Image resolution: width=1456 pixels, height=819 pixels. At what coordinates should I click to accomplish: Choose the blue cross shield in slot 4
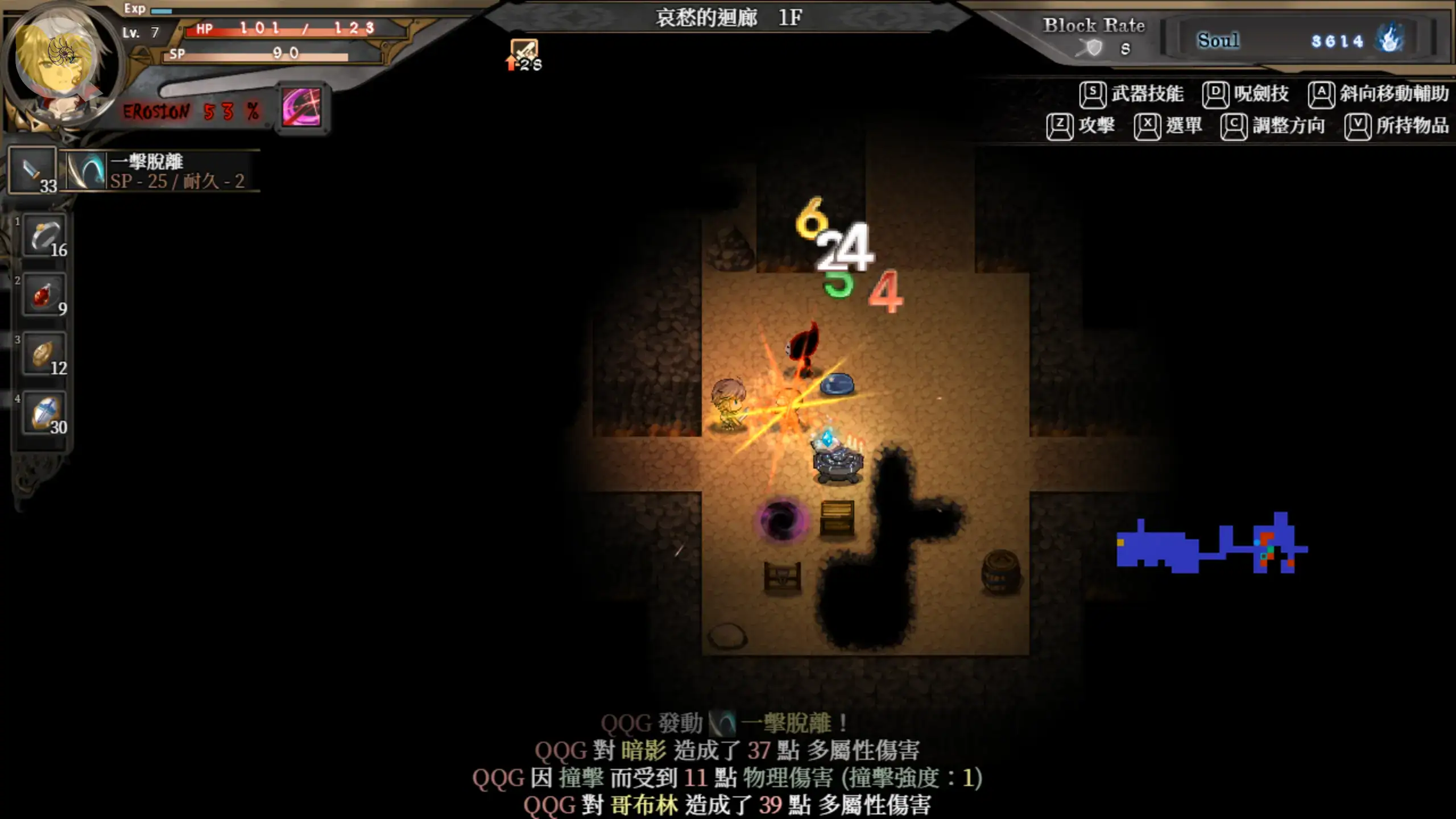pyautogui.click(x=44, y=413)
